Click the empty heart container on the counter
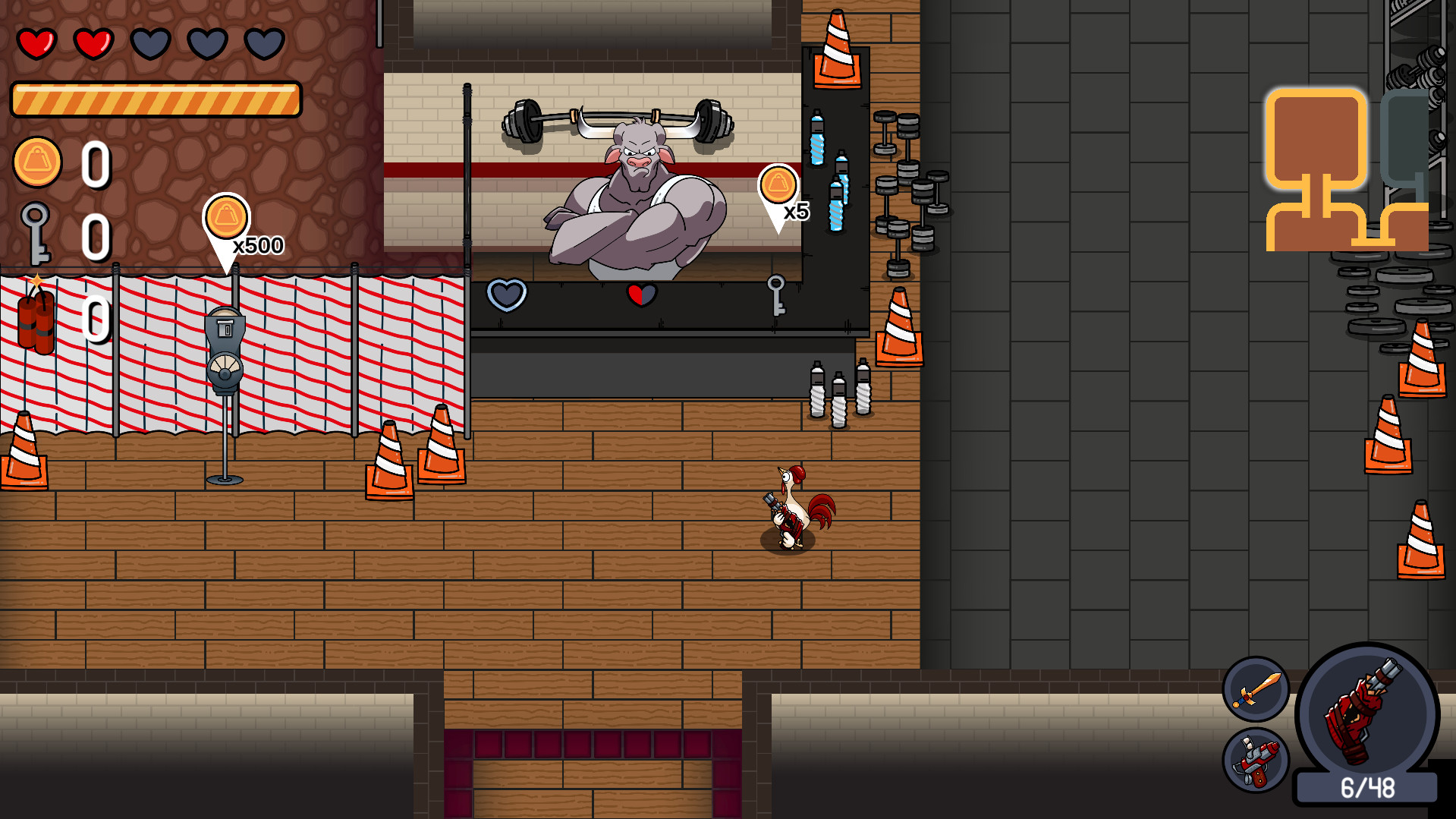This screenshot has height=819, width=1456. pos(507,294)
